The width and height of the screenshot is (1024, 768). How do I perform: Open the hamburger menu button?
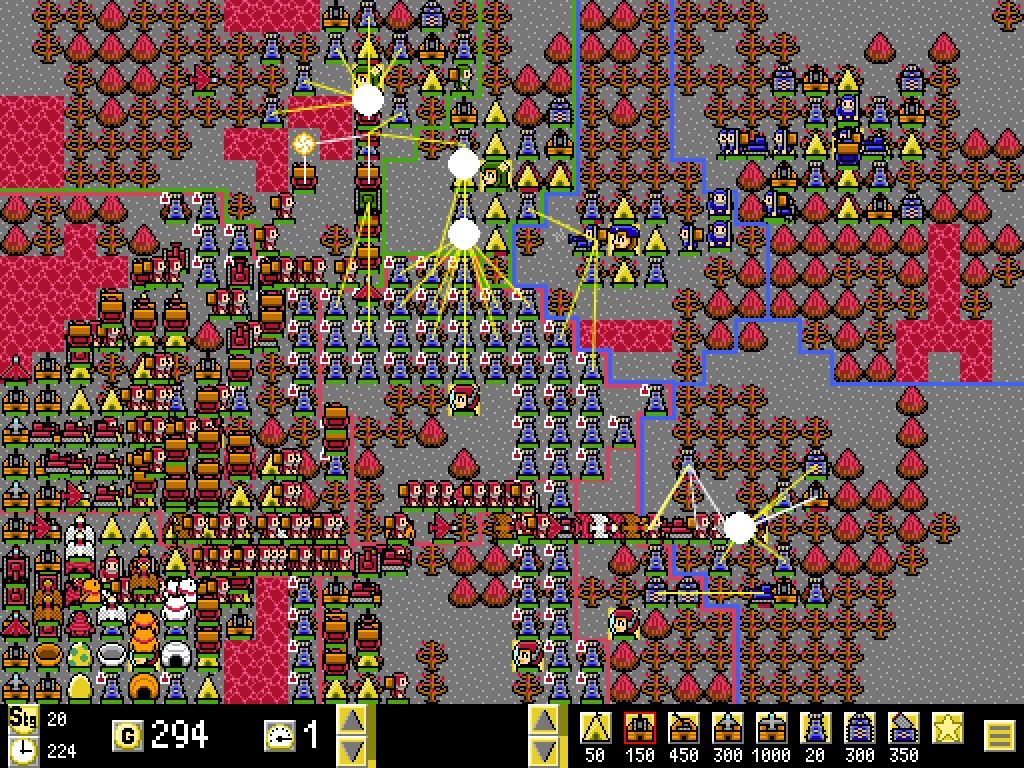coord(998,736)
